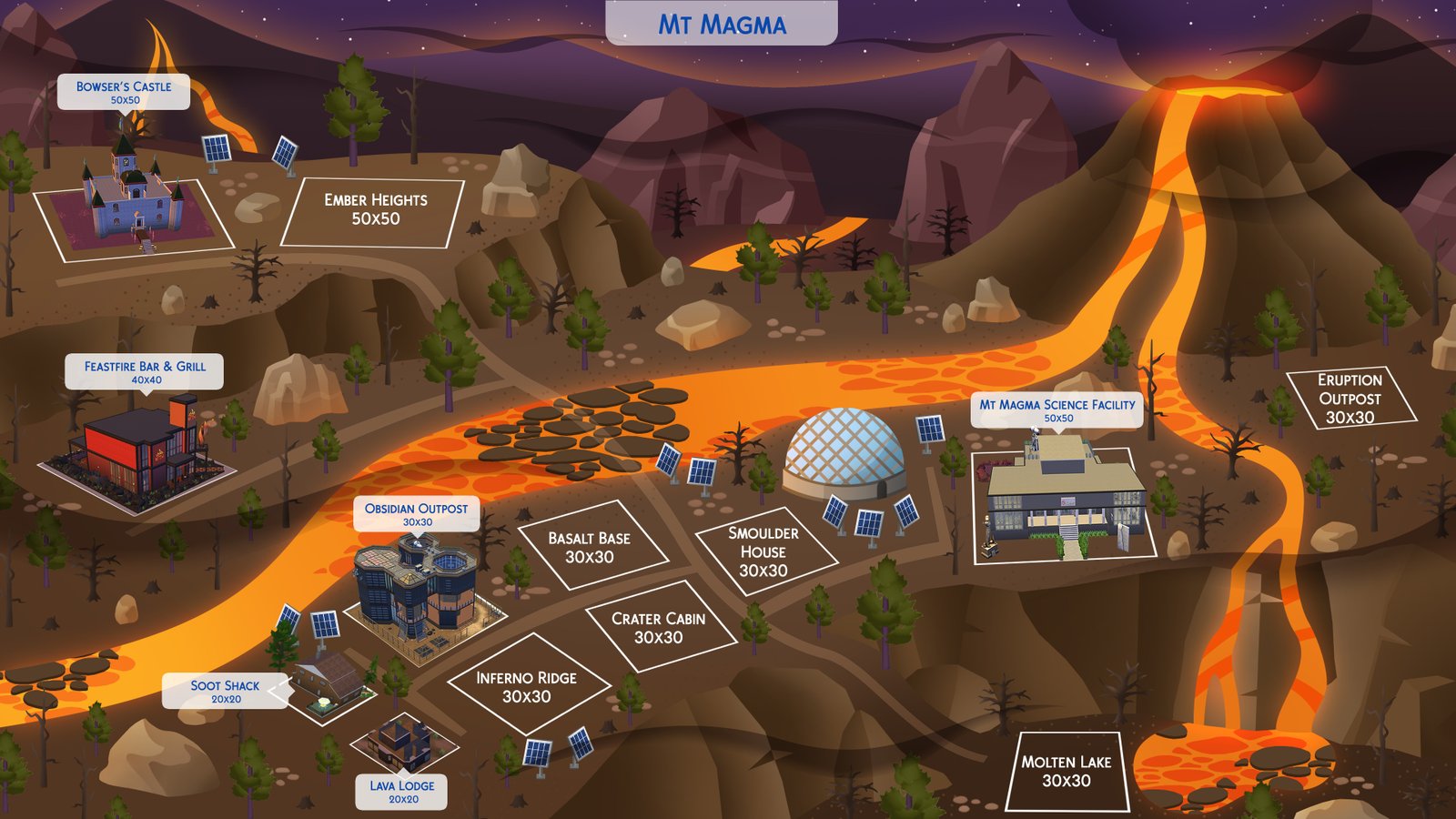The height and width of the screenshot is (819, 1456).
Task: Choose the Smoulder House empty lot
Action: pos(763,551)
